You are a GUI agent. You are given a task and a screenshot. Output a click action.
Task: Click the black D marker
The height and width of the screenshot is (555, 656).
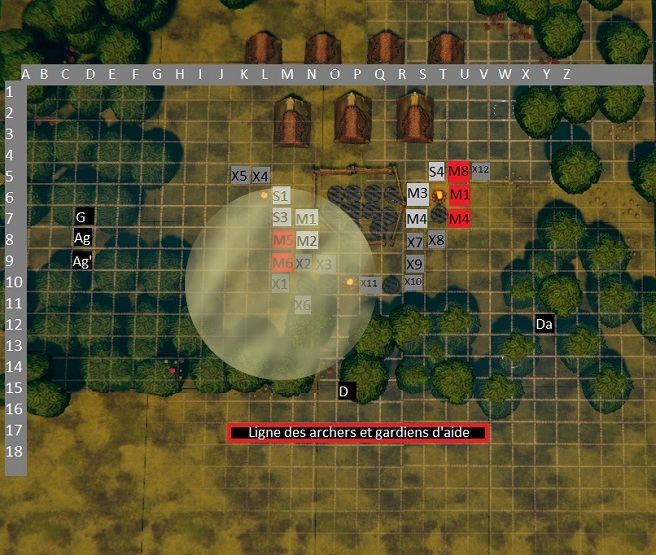tap(345, 391)
